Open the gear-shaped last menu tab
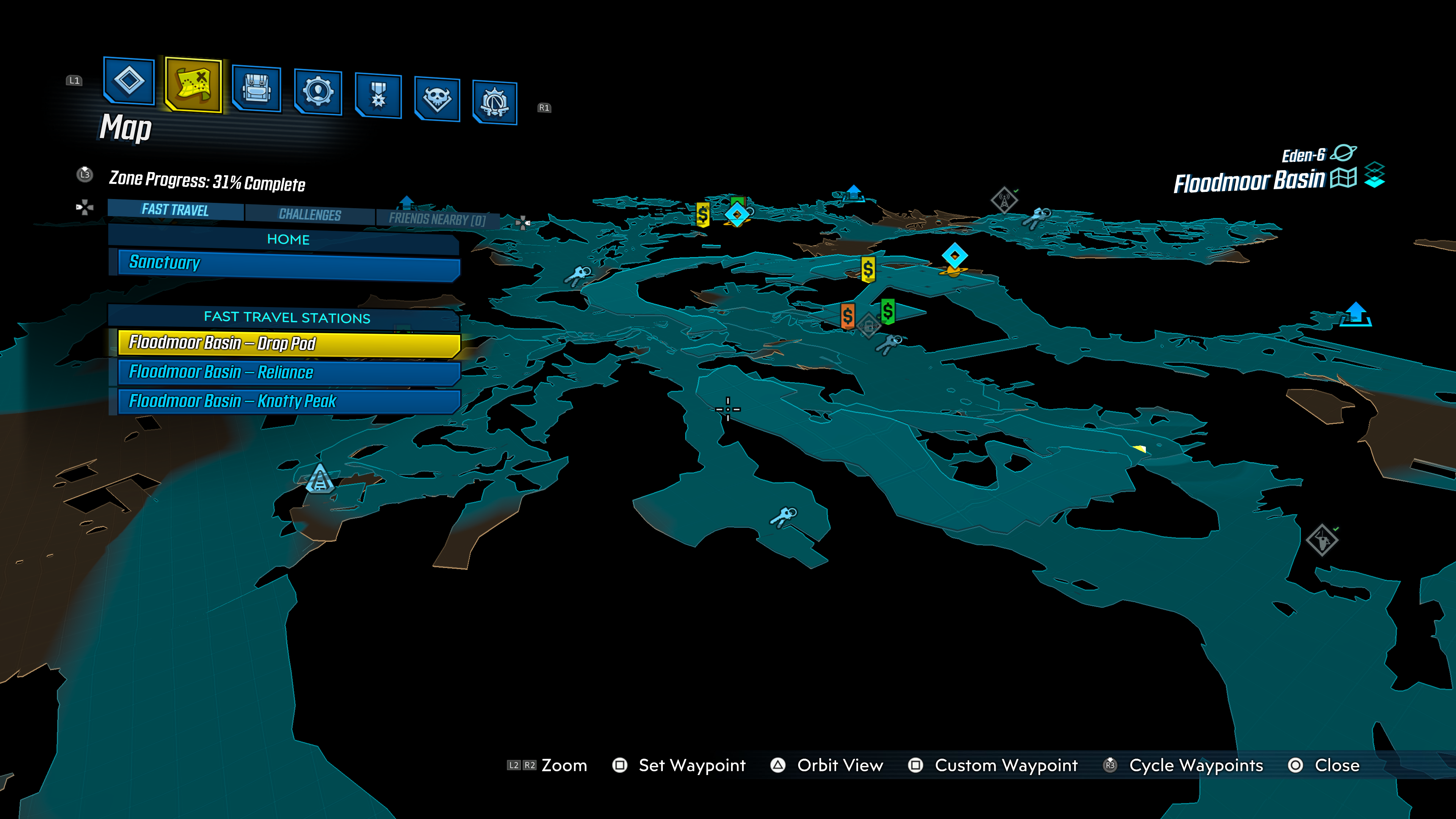 494,103
